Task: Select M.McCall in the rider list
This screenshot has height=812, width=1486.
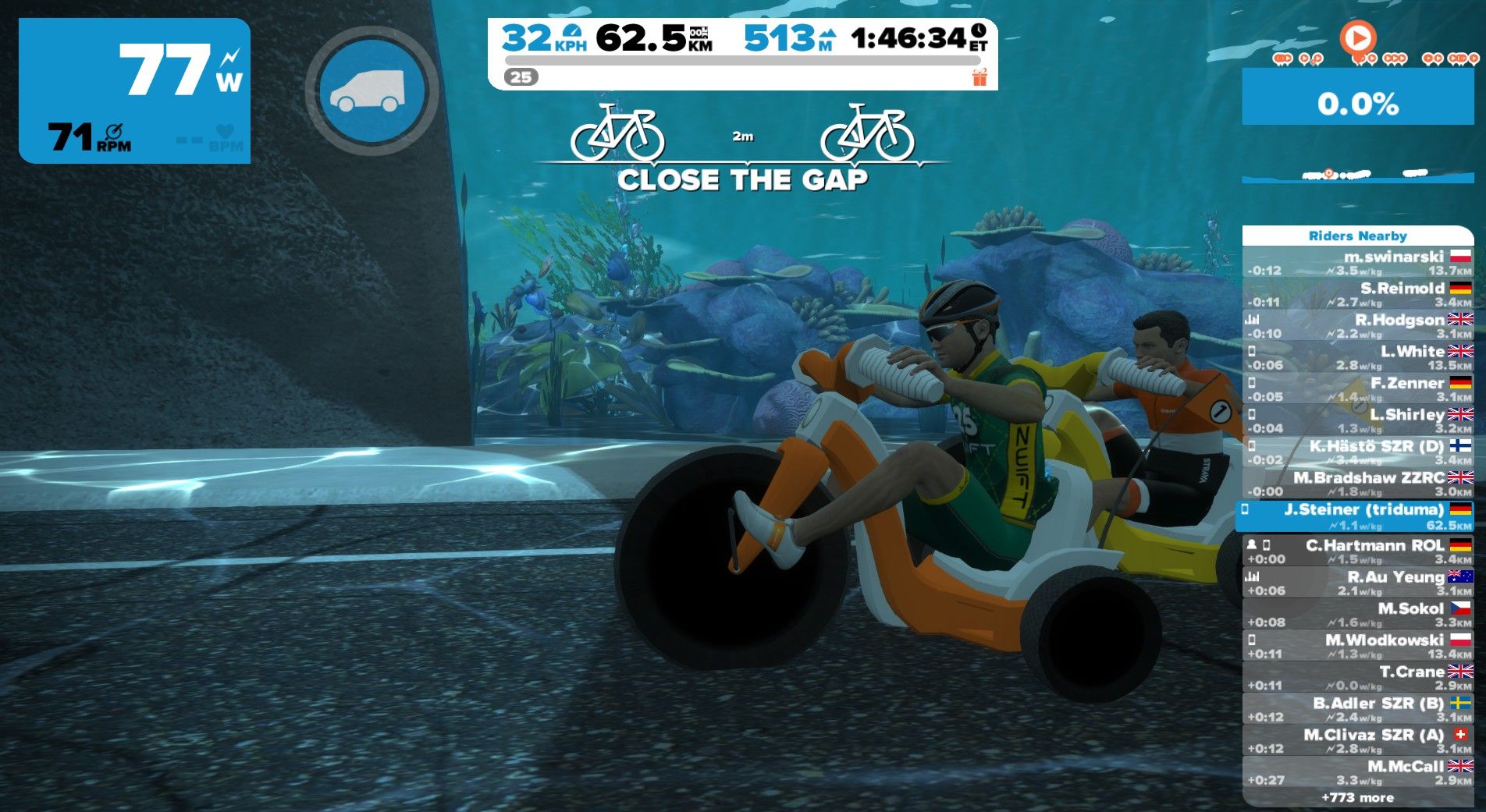Action: tap(1357, 772)
